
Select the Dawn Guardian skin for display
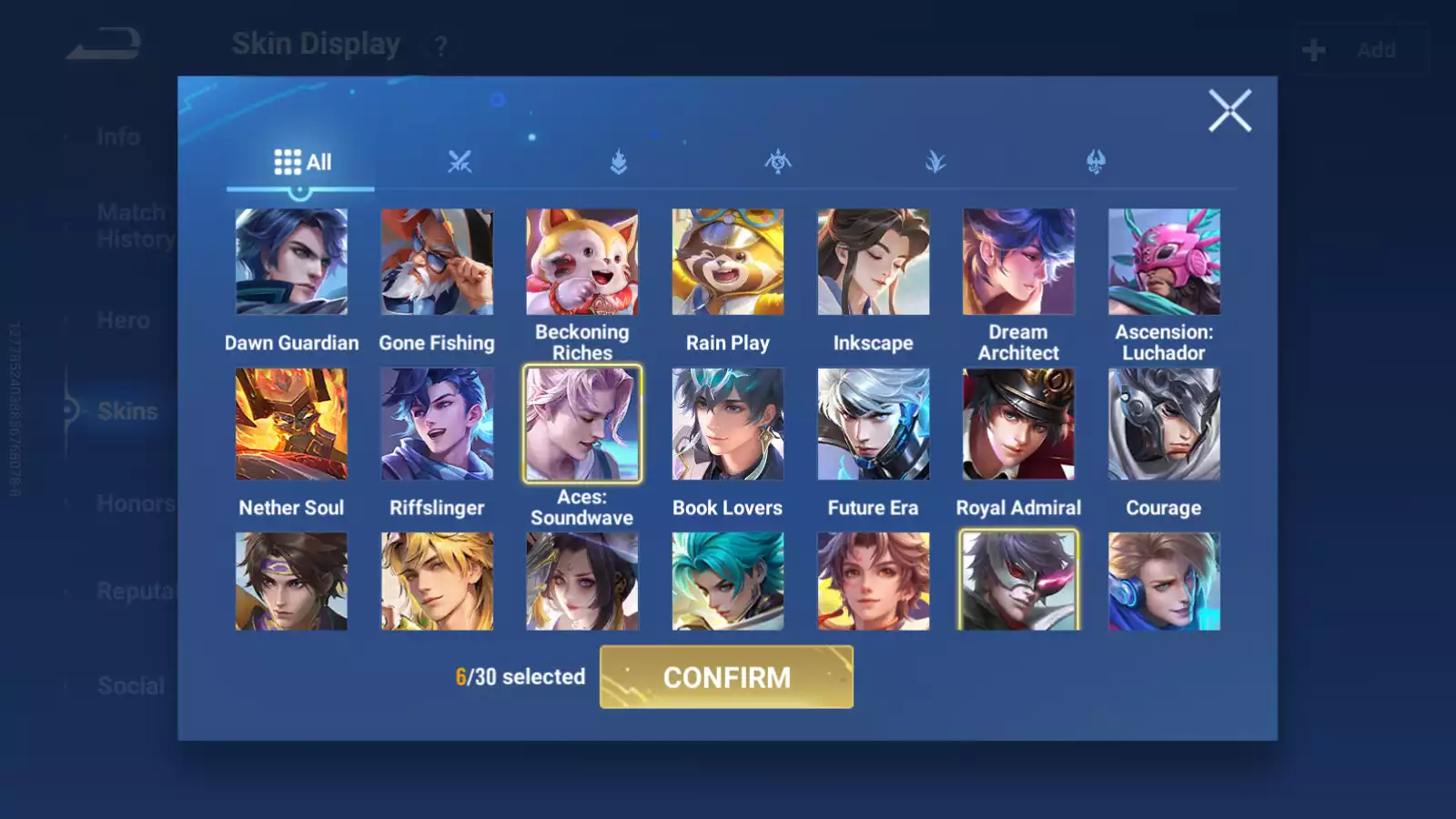(291, 261)
